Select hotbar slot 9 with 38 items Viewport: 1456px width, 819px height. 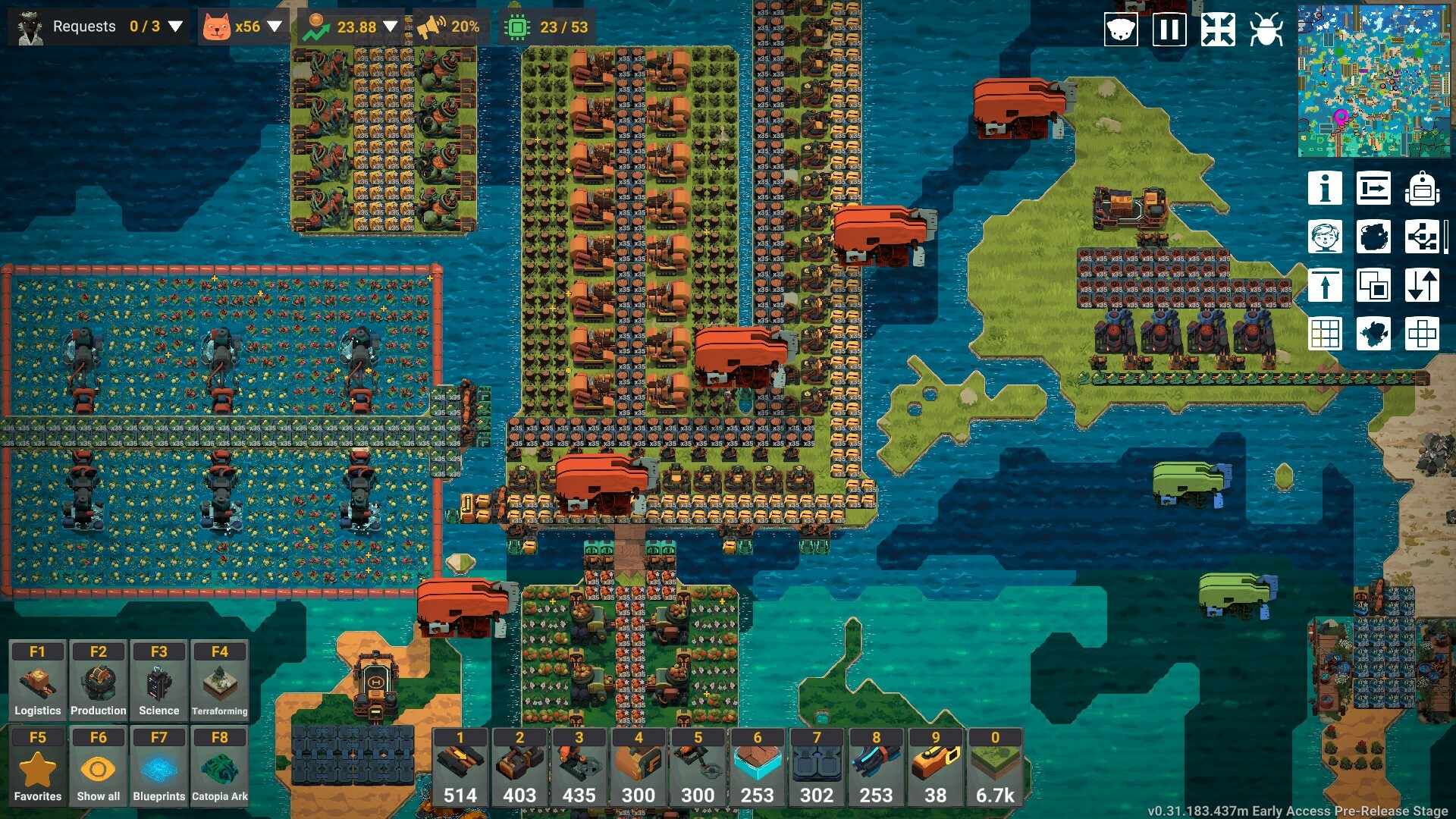click(x=936, y=767)
